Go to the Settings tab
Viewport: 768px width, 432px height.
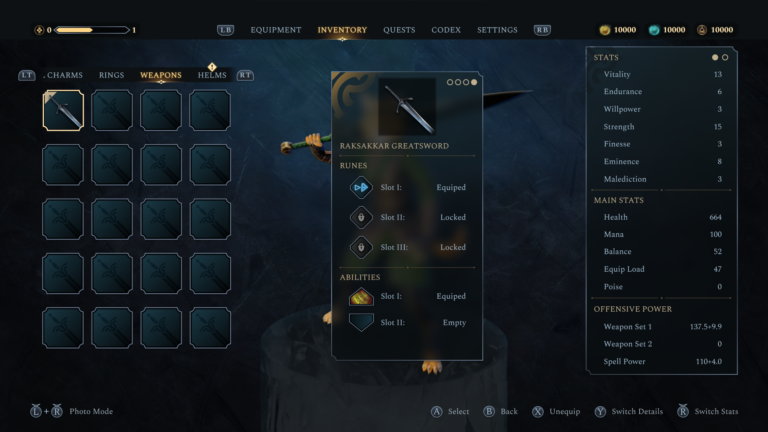[x=497, y=30]
